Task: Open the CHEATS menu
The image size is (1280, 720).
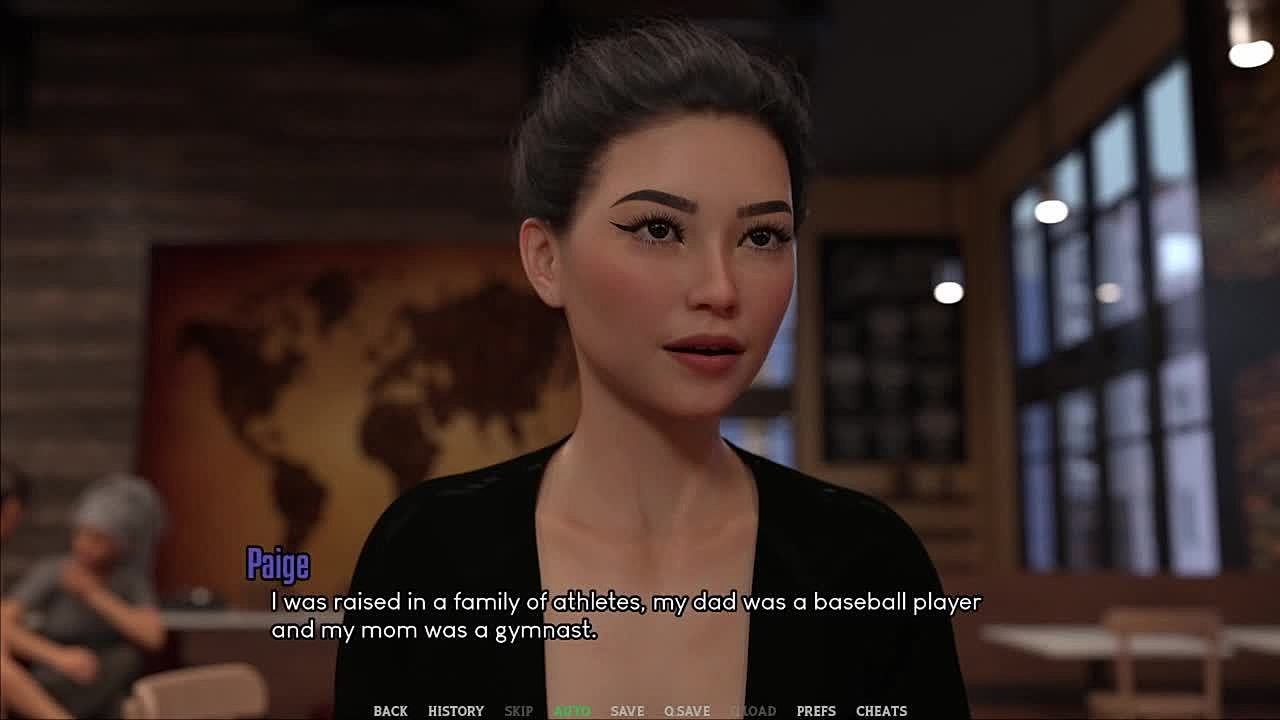Action: 882,711
